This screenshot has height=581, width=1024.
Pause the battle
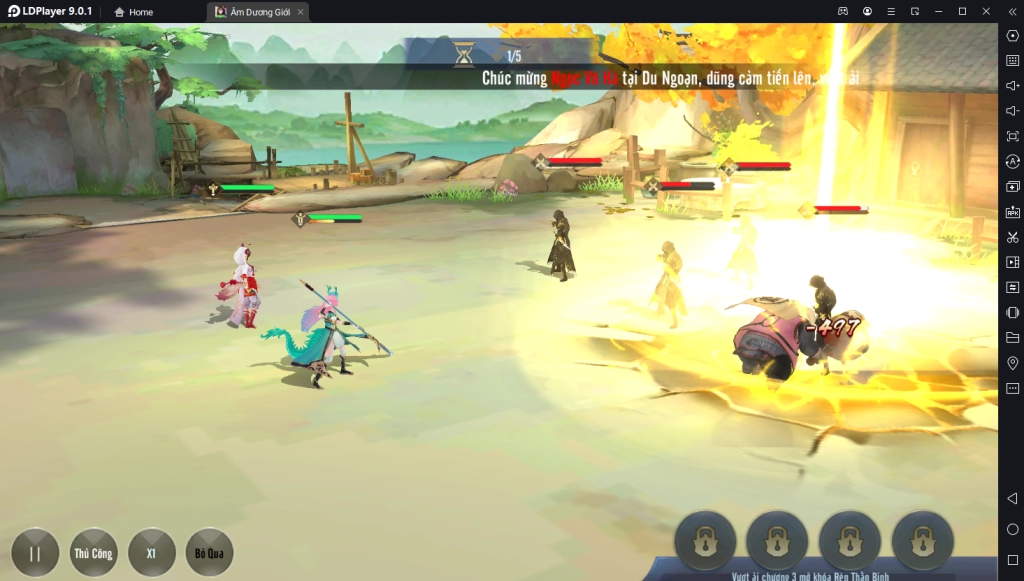pos(35,552)
